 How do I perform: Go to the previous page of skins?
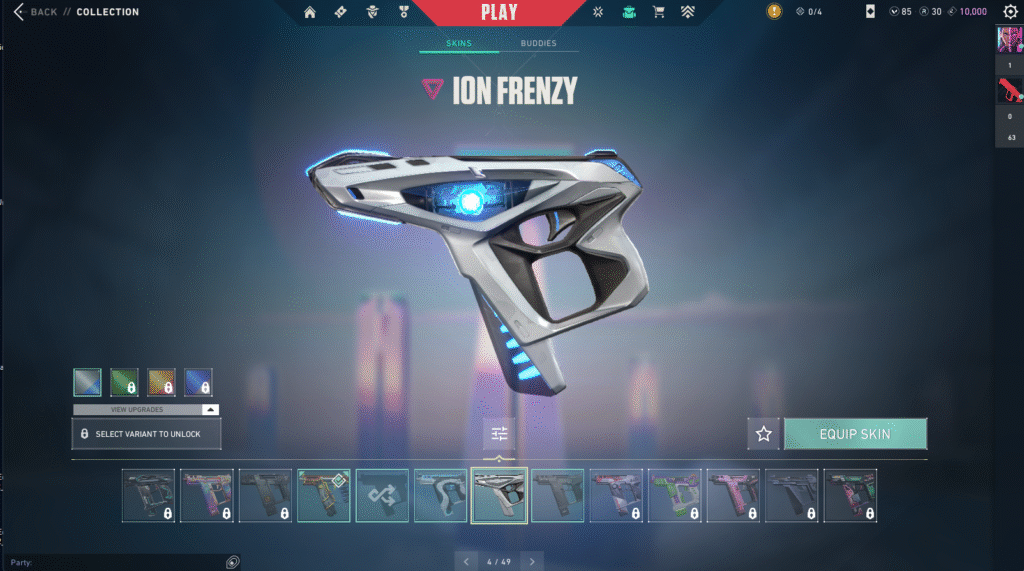tap(466, 561)
